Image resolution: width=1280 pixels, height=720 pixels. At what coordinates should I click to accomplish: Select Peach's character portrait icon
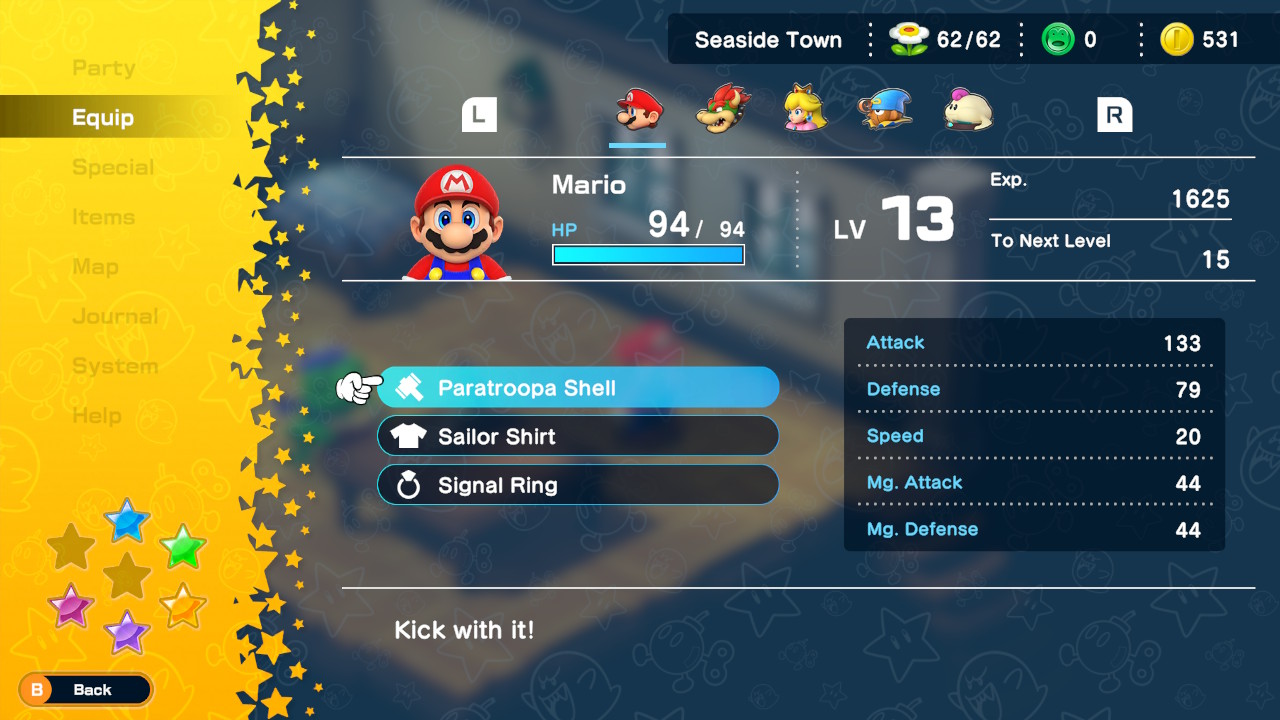[803, 110]
